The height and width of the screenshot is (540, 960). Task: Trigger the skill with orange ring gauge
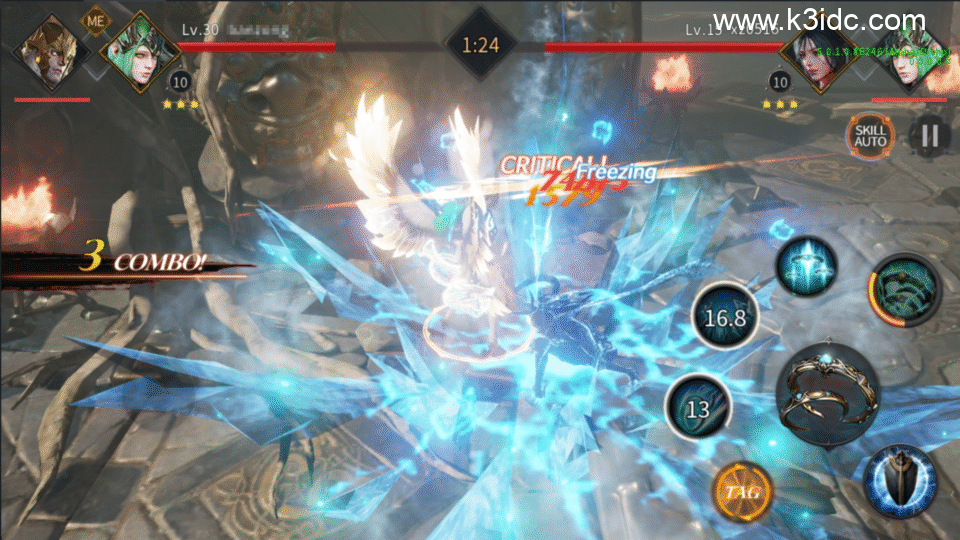904,290
